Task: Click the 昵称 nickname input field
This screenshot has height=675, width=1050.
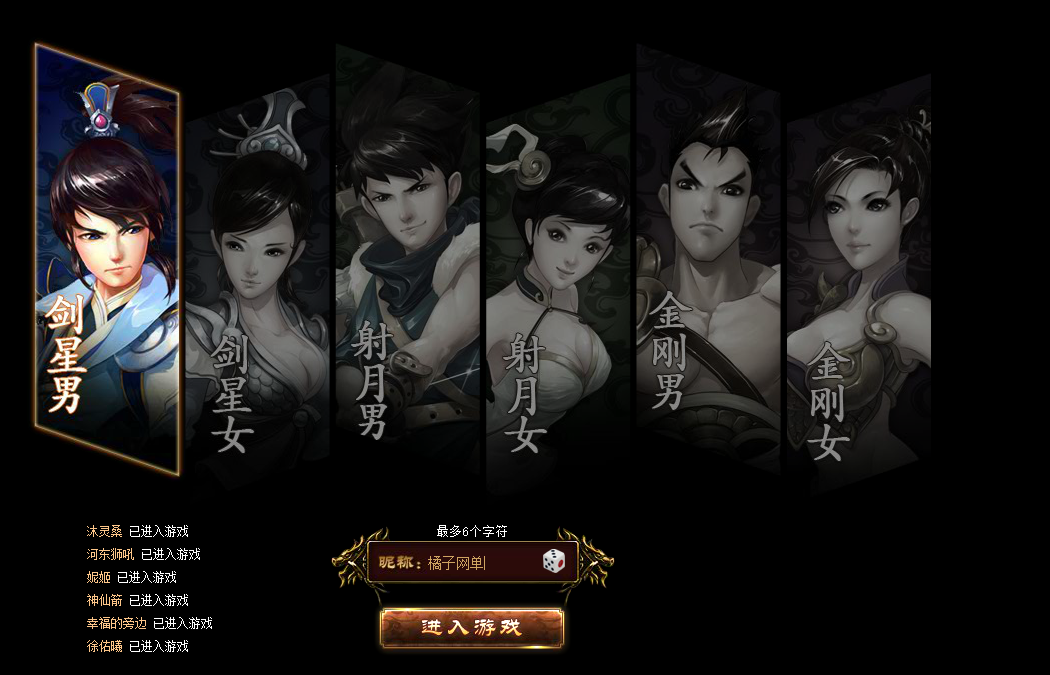Action: 480,563
